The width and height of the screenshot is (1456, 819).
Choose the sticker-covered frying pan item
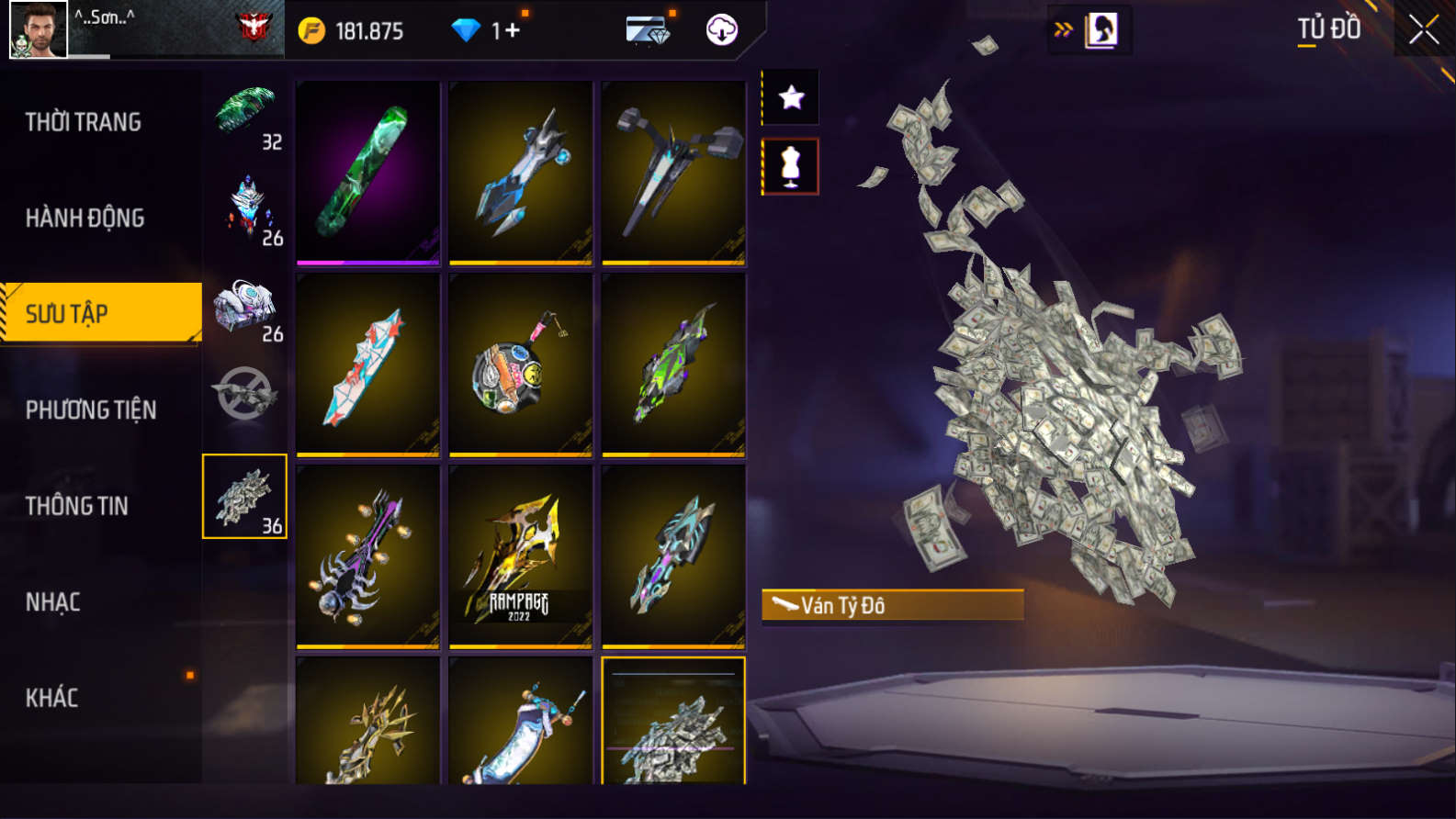click(520, 365)
